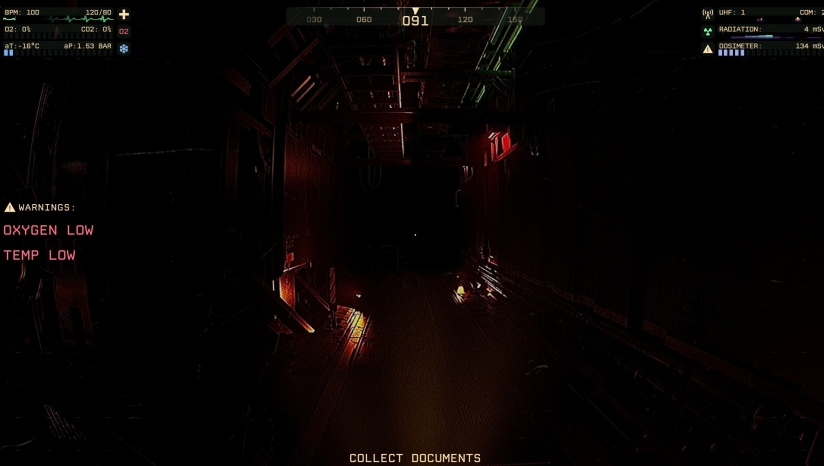
Task: Select the TEMP LOW warning
Action: pos(40,255)
